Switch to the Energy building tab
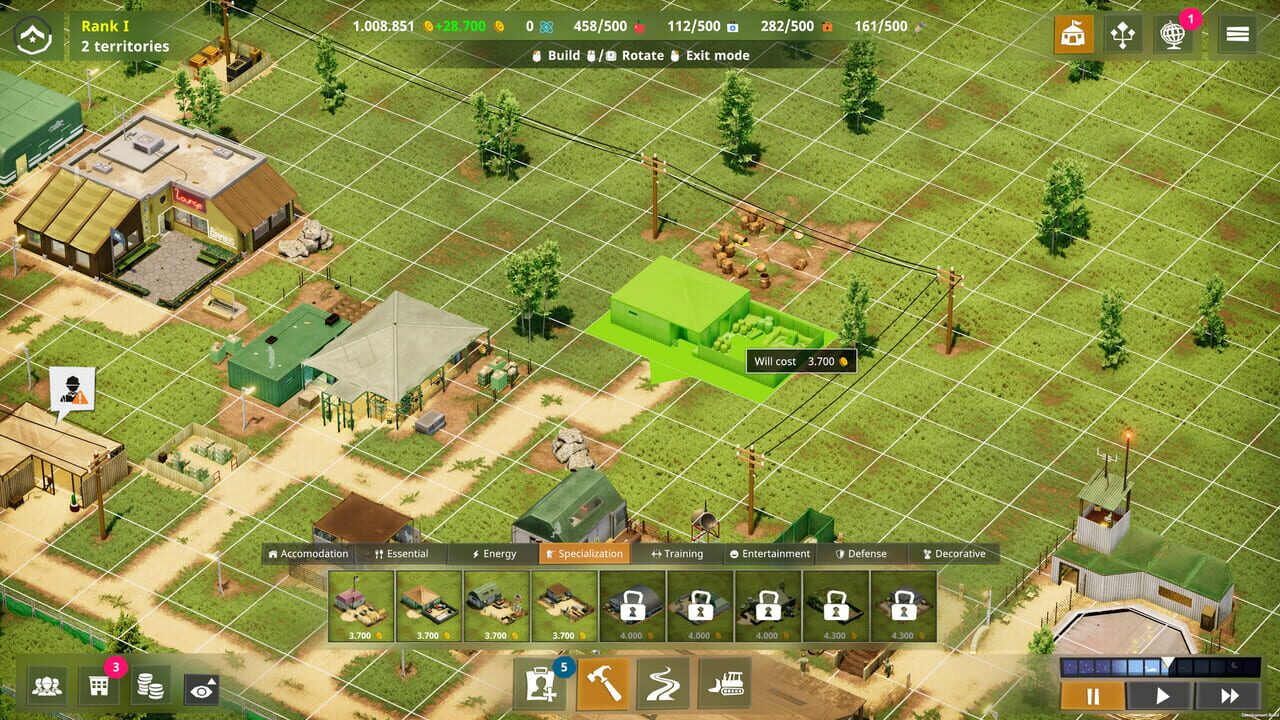This screenshot has width=1280, height=720. 491,553
